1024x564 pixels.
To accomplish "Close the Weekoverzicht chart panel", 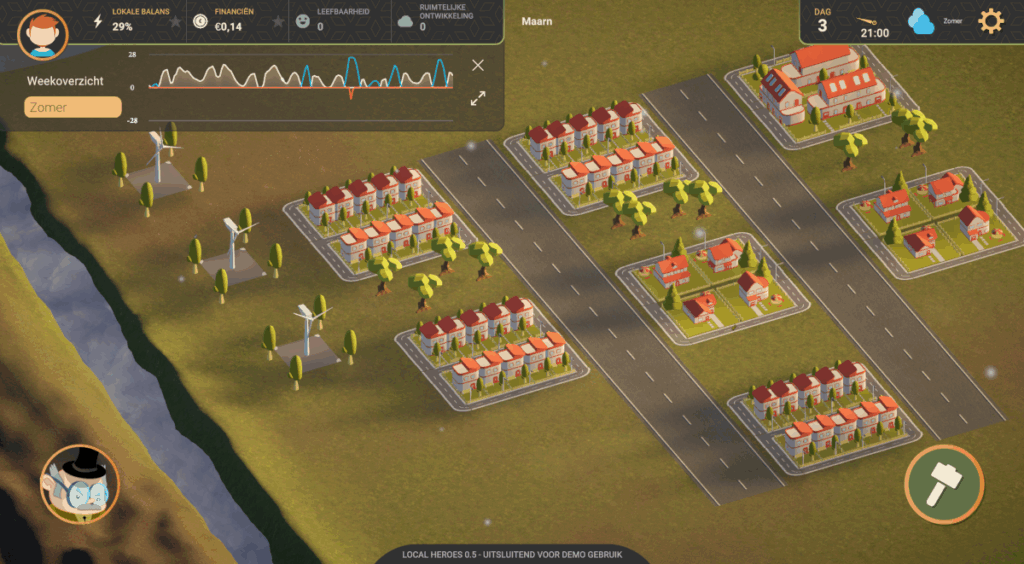I will 478,65.
